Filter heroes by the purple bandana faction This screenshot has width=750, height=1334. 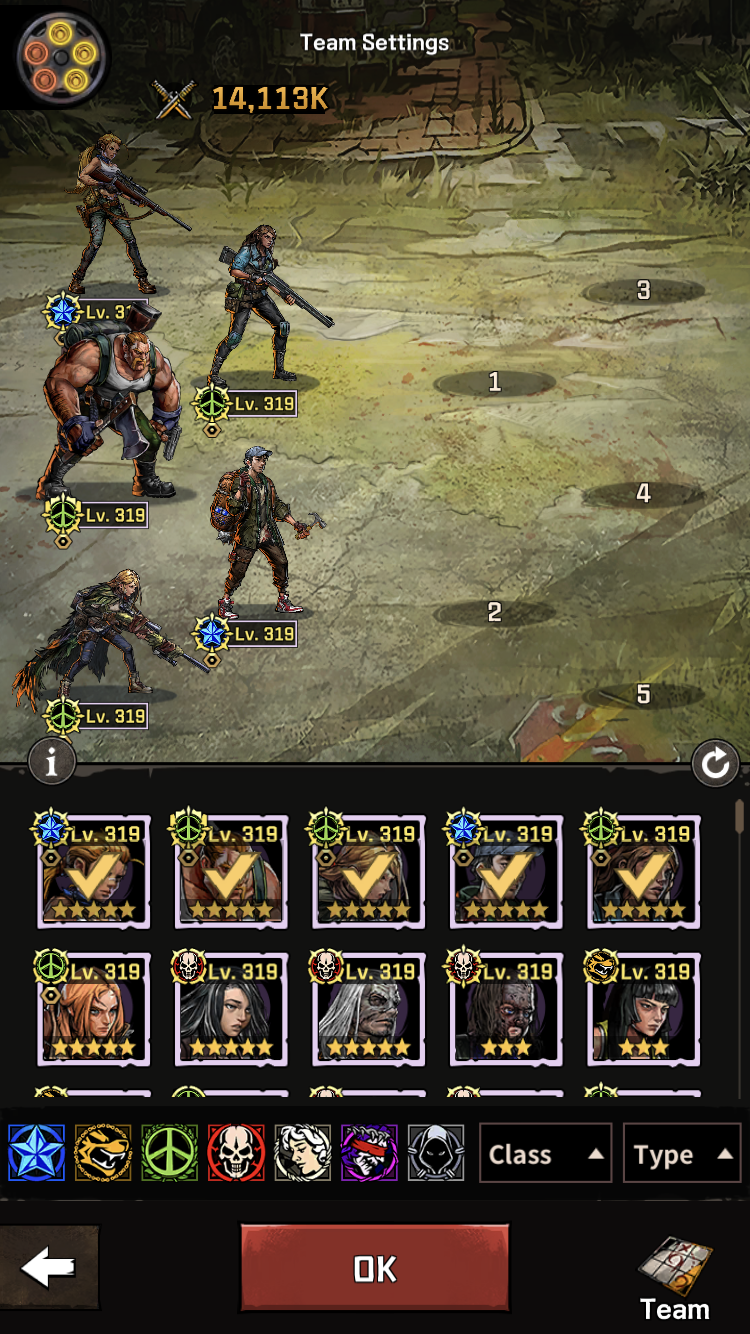click(x=369, y=1153)
